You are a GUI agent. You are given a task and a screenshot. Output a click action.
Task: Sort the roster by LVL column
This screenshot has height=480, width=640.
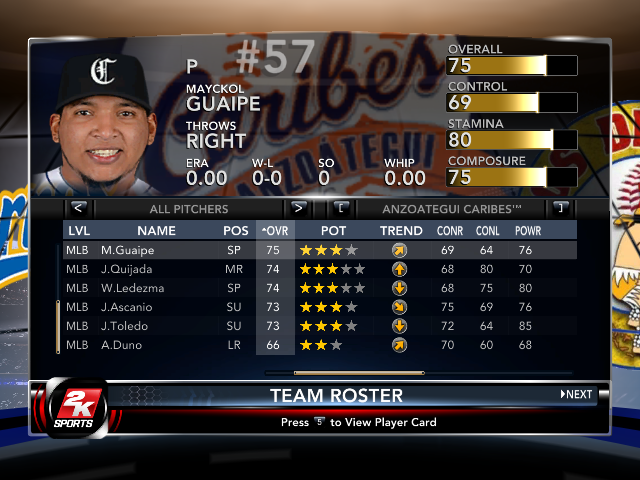pos(78,231)
